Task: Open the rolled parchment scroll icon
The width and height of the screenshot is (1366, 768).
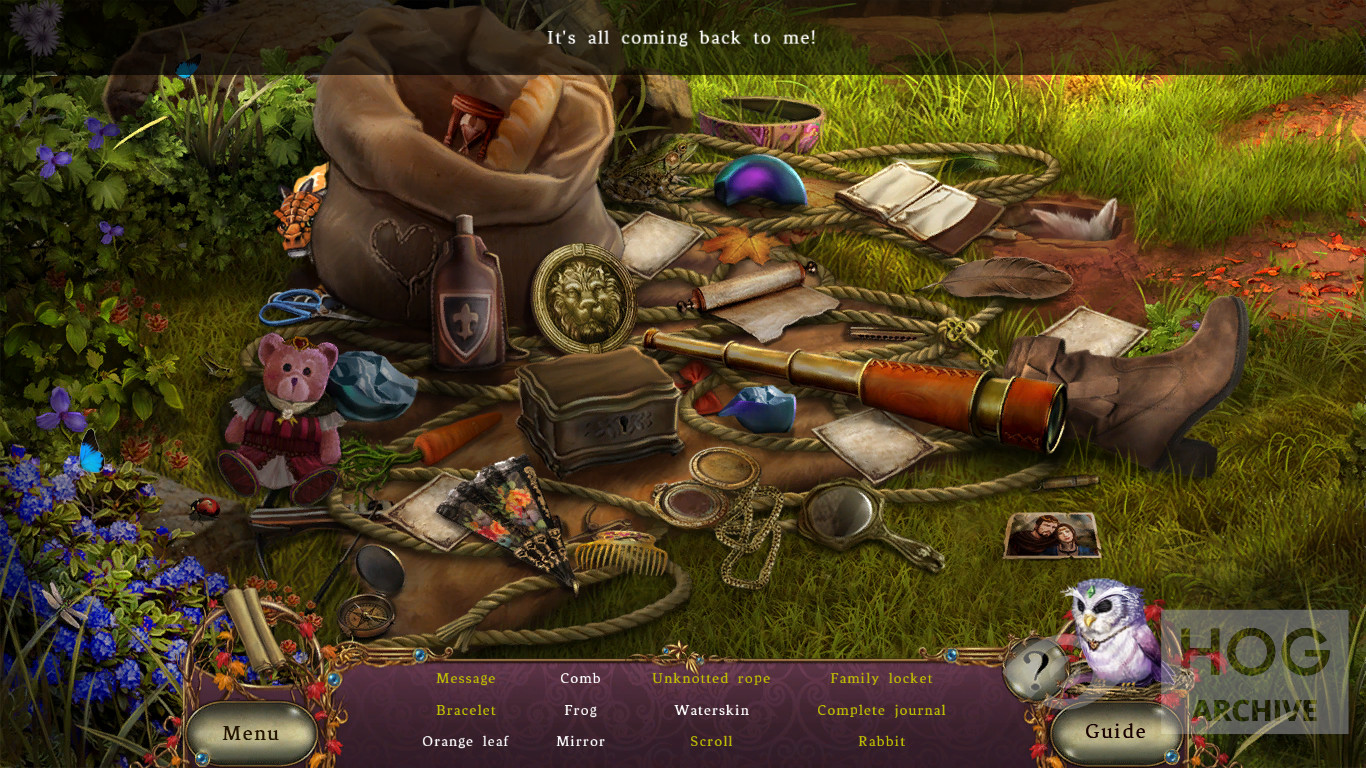Action: pyautogui.click(x=253, y=629)
